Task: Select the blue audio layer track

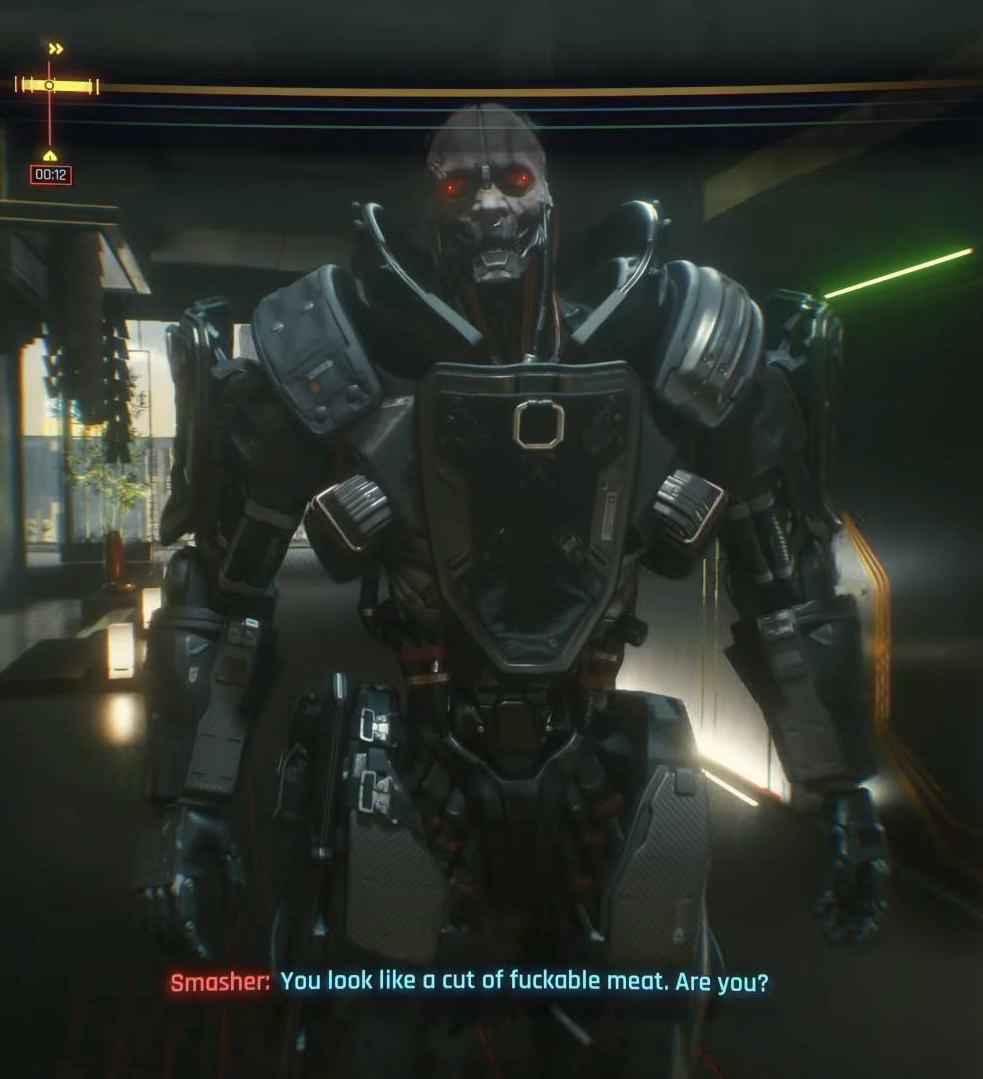Action: click(500, 107)
